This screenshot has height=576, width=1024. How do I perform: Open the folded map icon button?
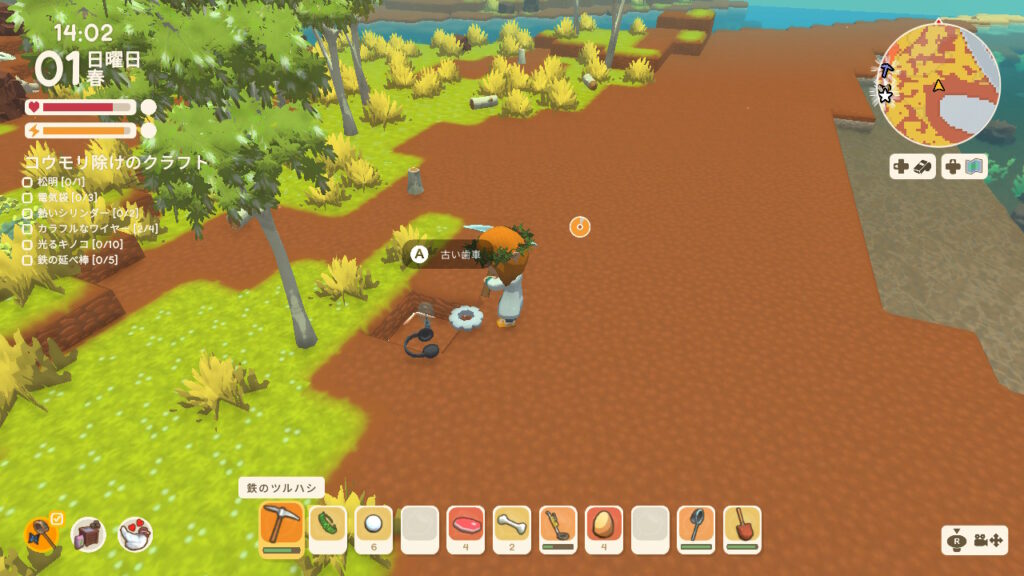pyautogui.click(x=964, y=167)
